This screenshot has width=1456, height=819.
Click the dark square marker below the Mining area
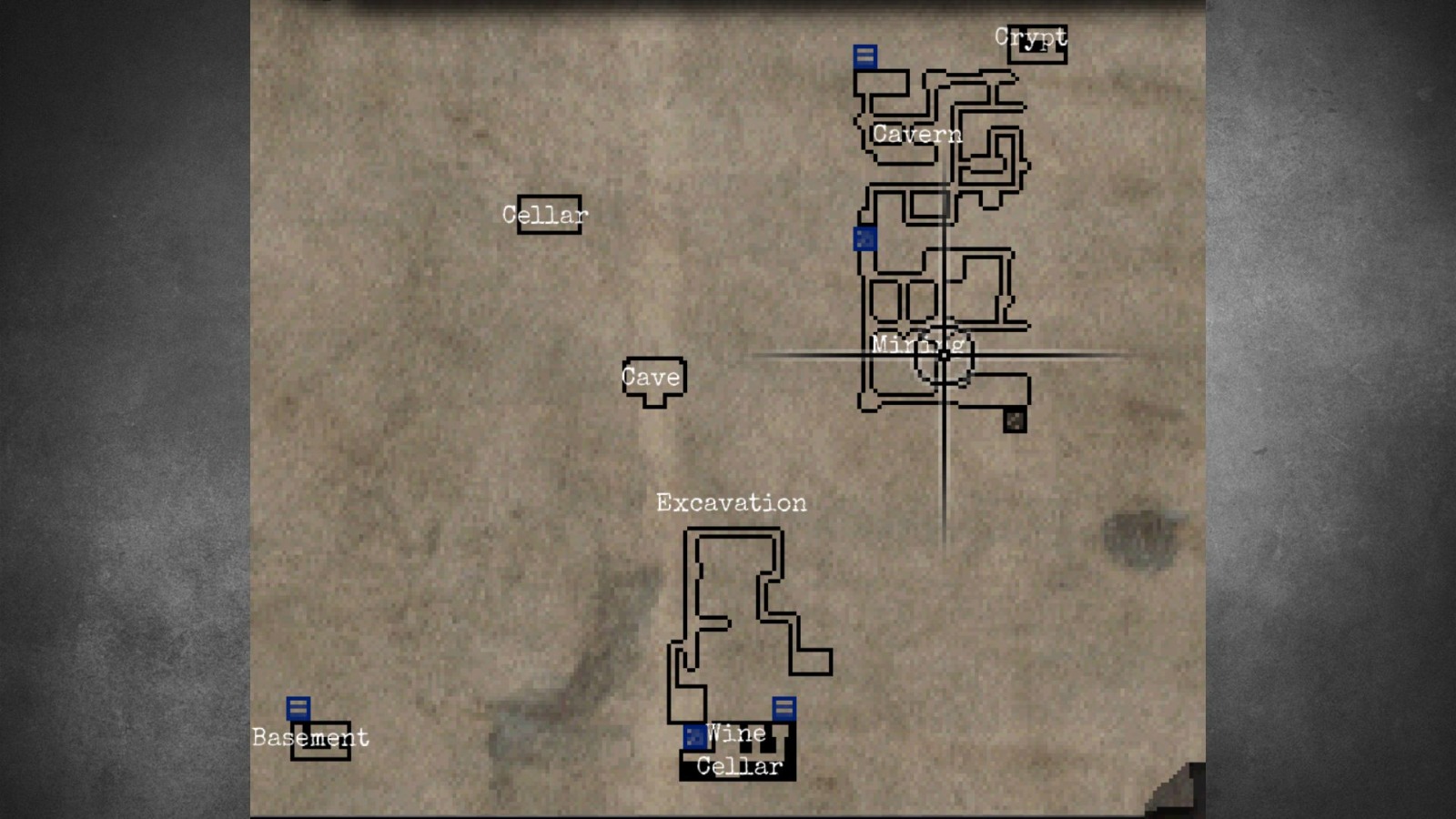[1016, 421]
